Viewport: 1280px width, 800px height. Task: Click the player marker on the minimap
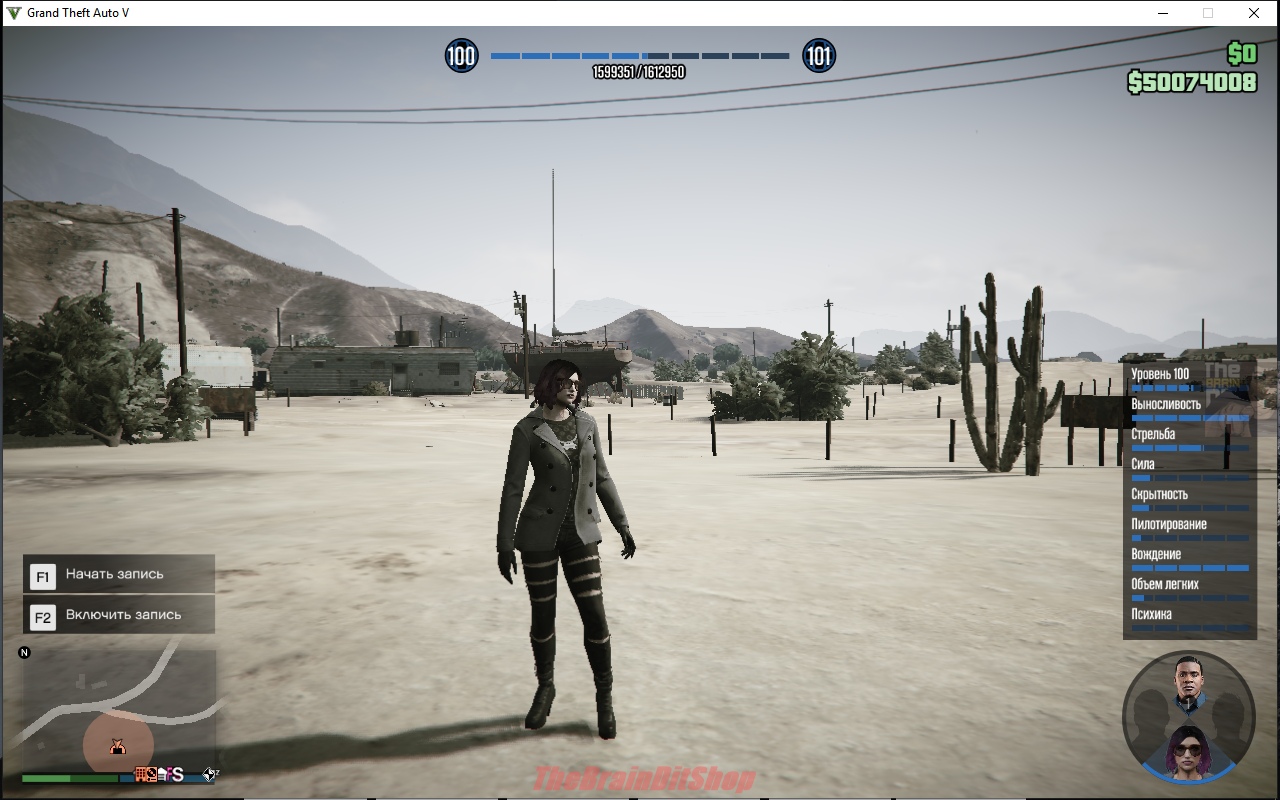[x=117, y=746]
